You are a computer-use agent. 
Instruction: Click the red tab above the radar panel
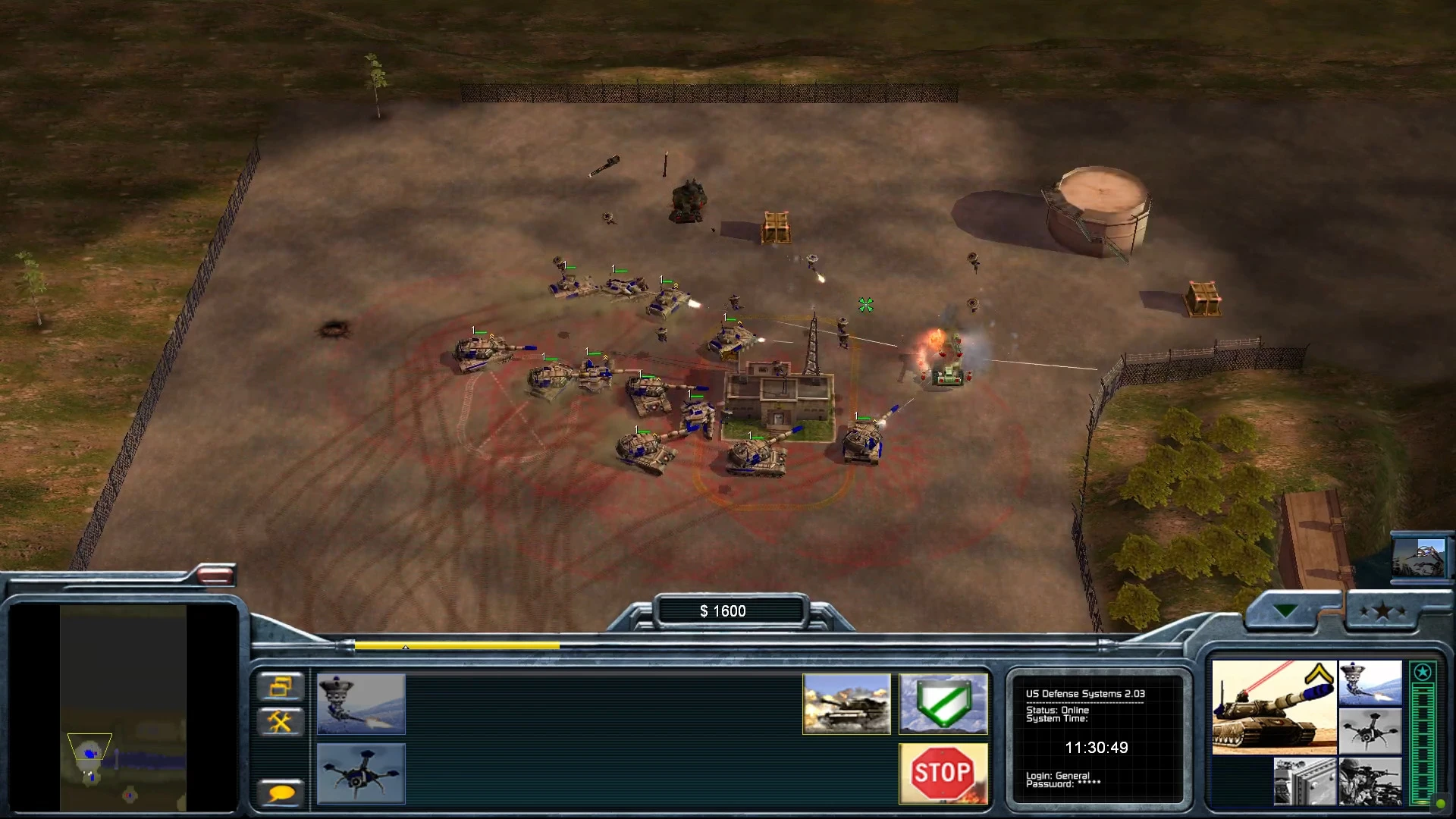coord(216,576)
